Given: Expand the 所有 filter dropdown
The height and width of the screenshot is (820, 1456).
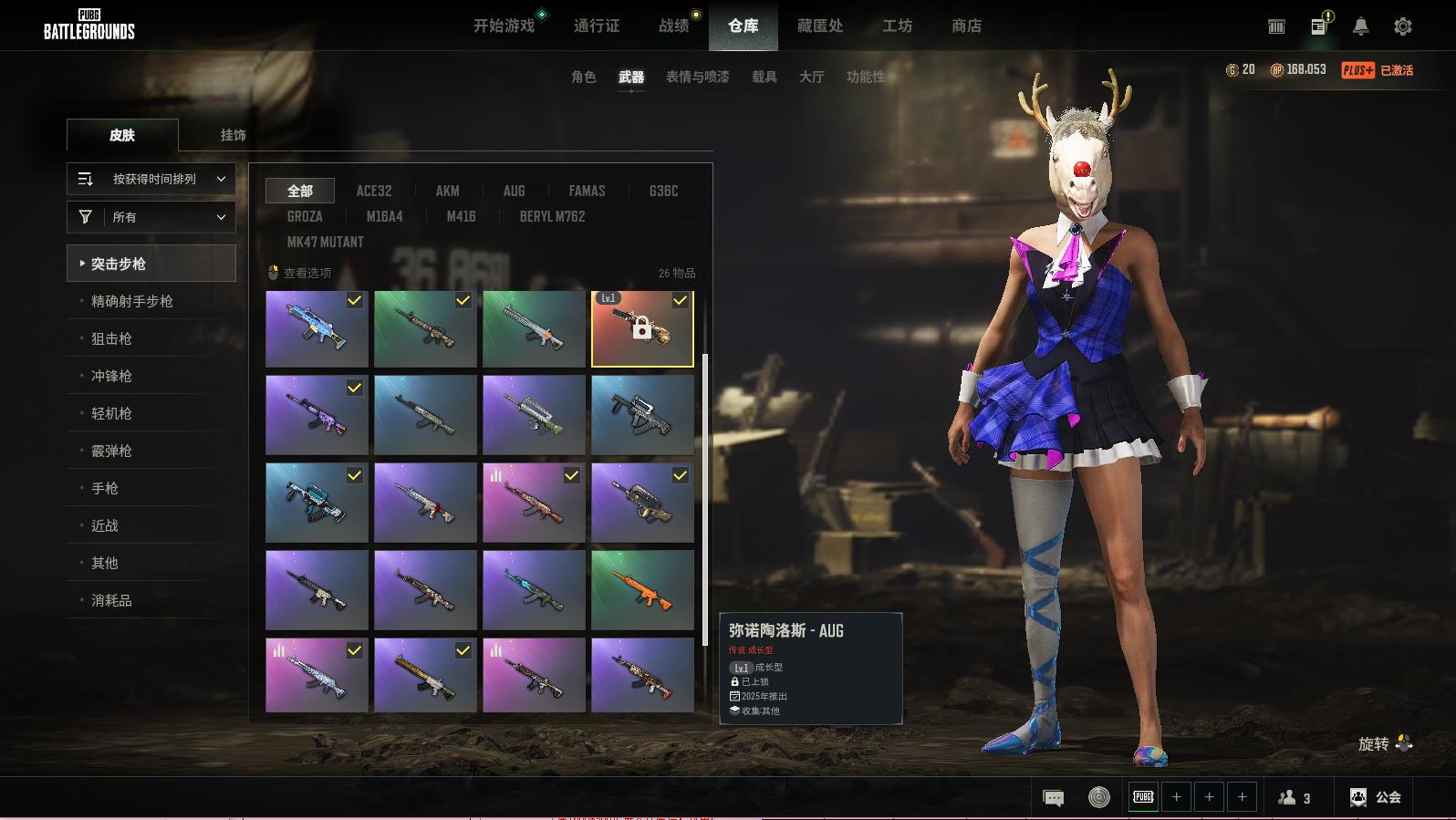Looking at the screenshot, I should tap(151, 217).
